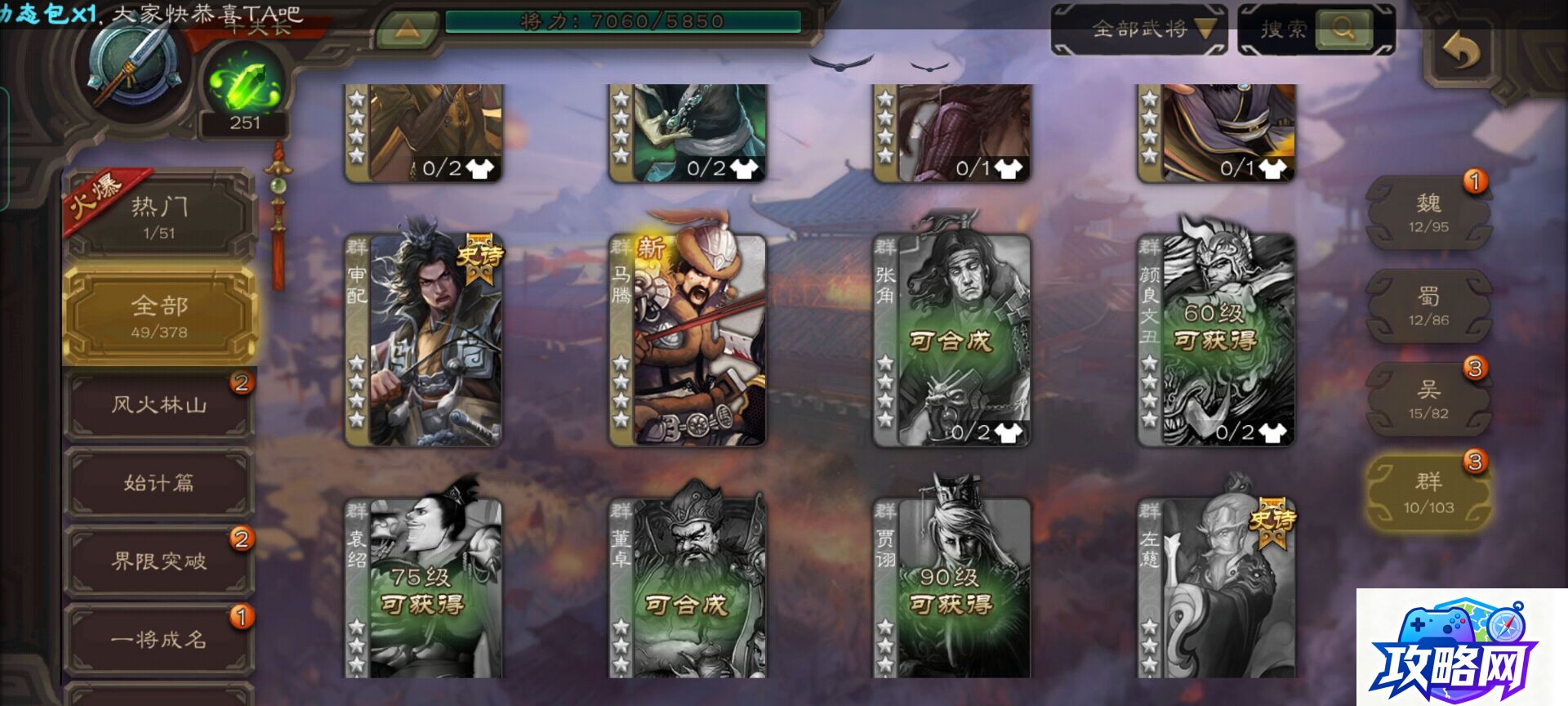
Task: Open the new 马腾 hero card
Action: [688, 339]
